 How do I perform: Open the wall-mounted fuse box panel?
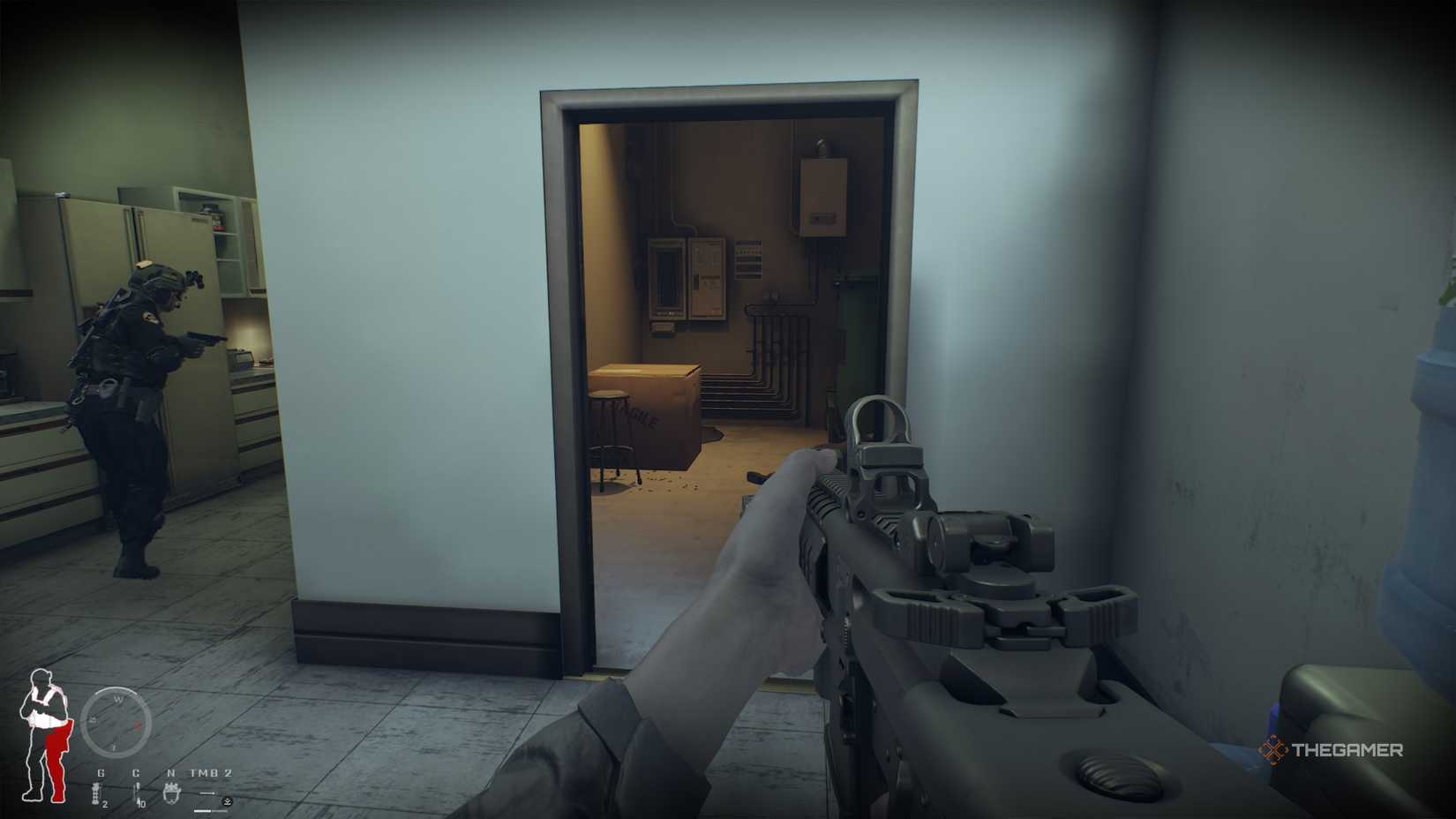tap(687, 275)
